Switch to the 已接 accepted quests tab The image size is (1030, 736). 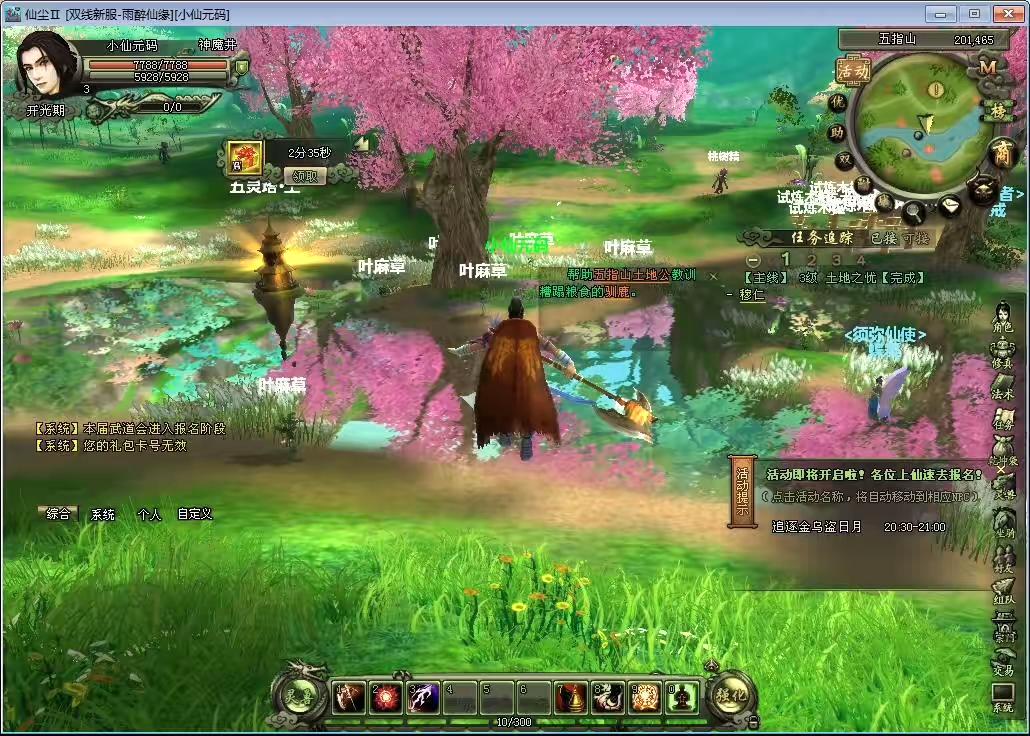point(882,238)
